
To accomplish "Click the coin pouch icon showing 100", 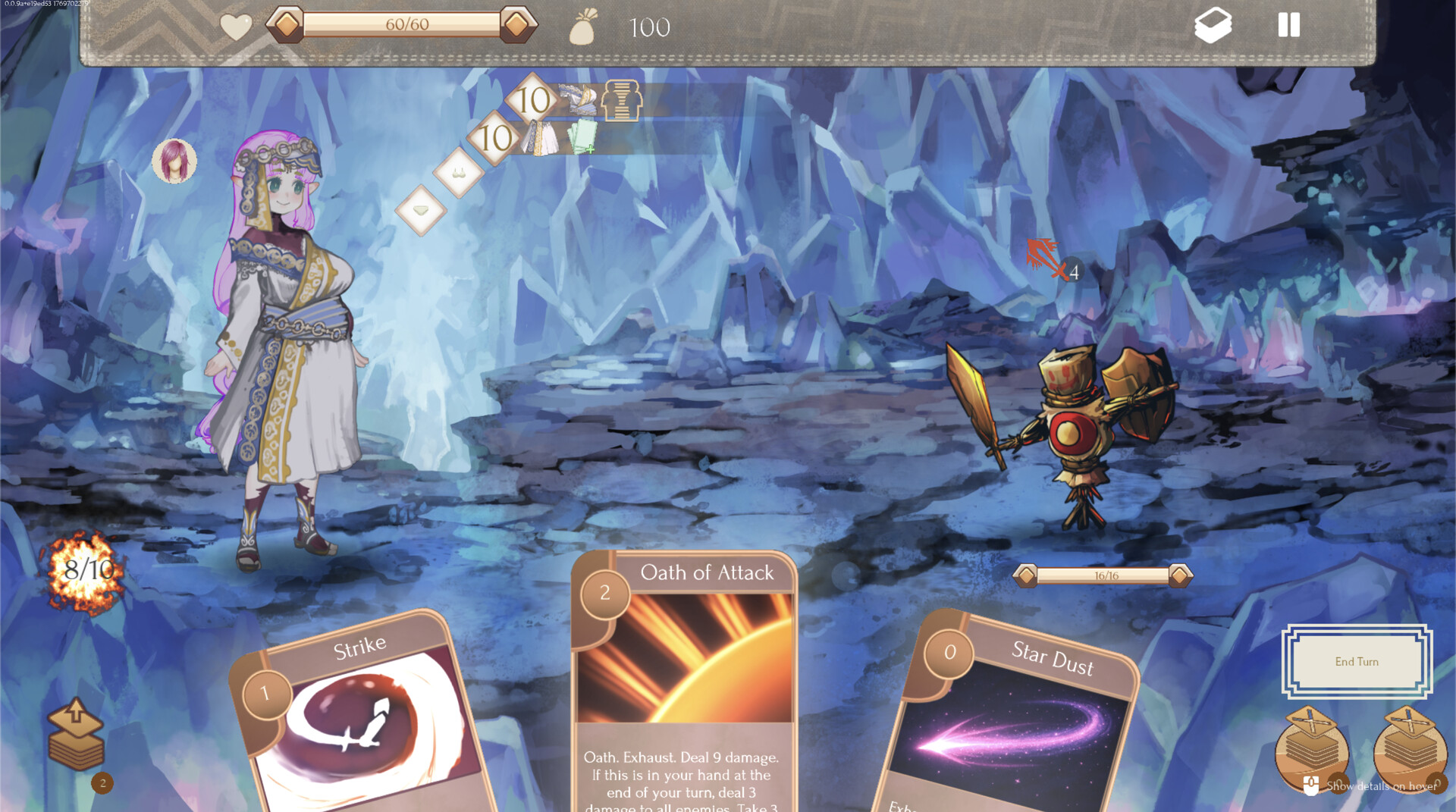I will 584,27.
